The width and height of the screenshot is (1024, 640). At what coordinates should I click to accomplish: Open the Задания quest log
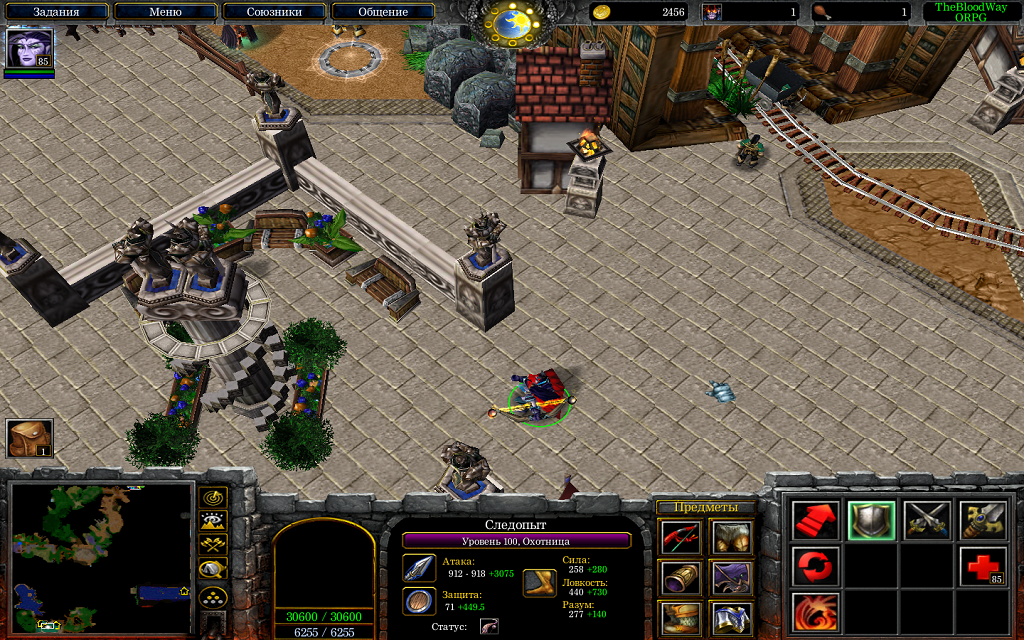tap(56, 12)
